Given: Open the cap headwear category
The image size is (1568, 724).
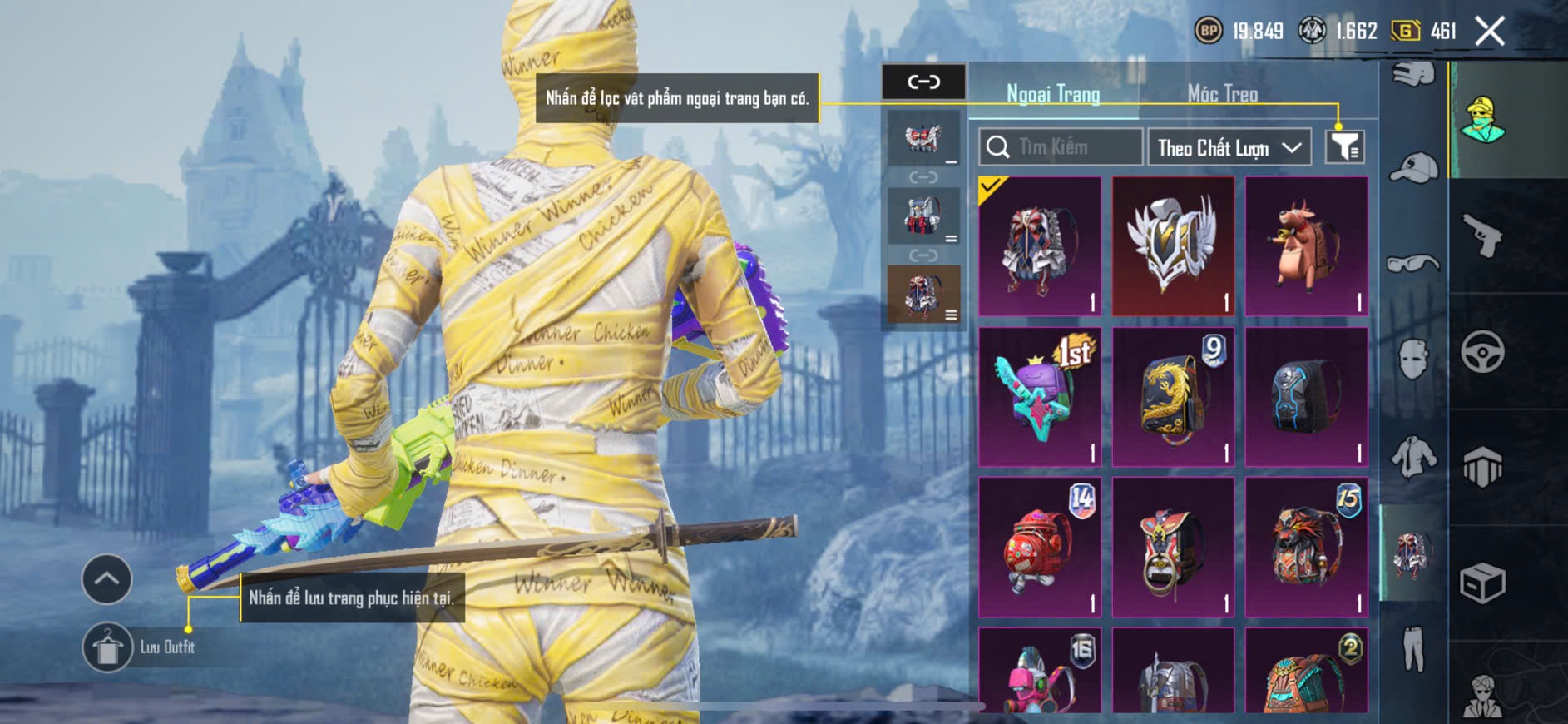Looking at the screenshot, I should coord(1413,167).
